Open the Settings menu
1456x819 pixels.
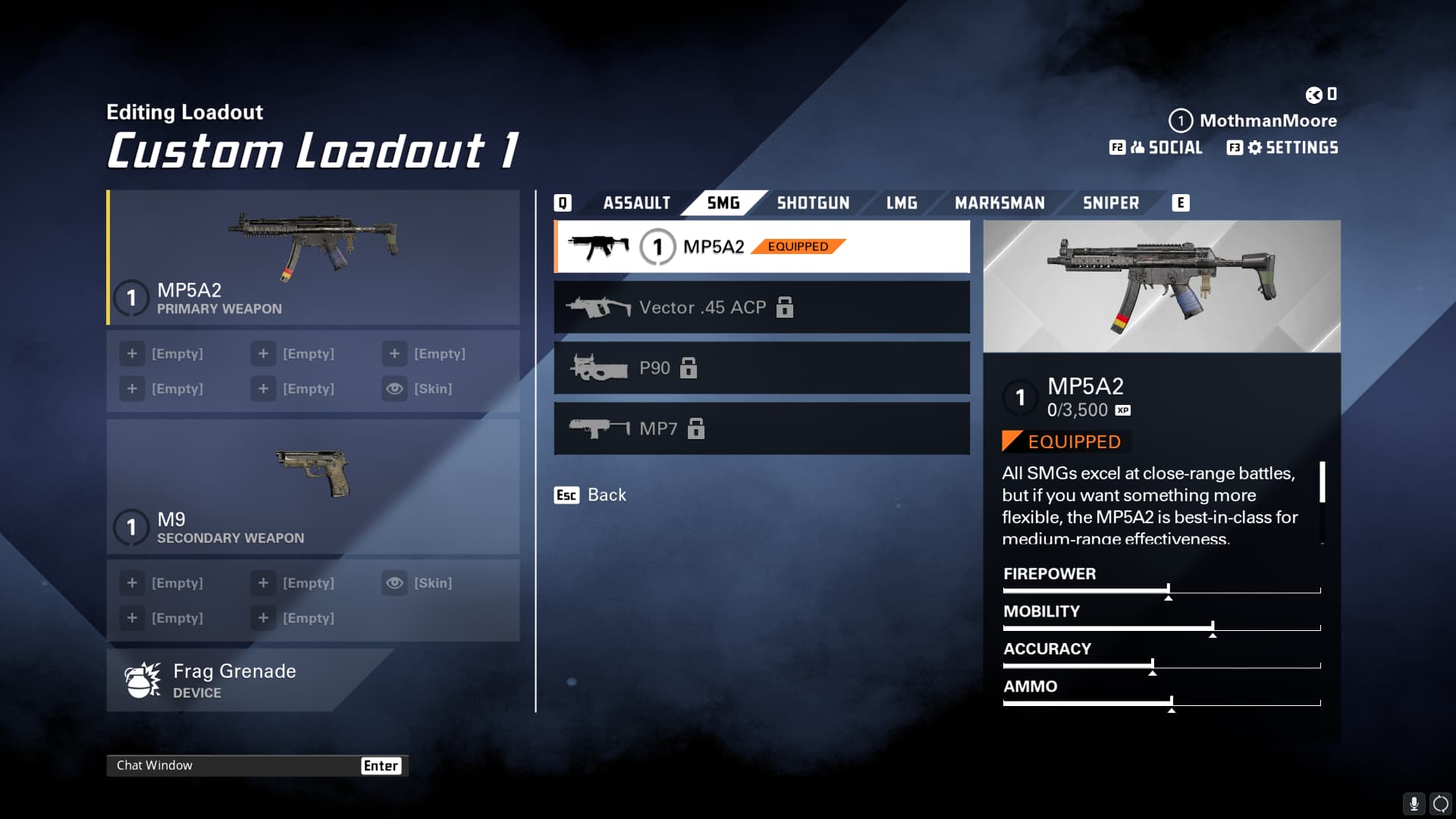tap(1283, 148)
